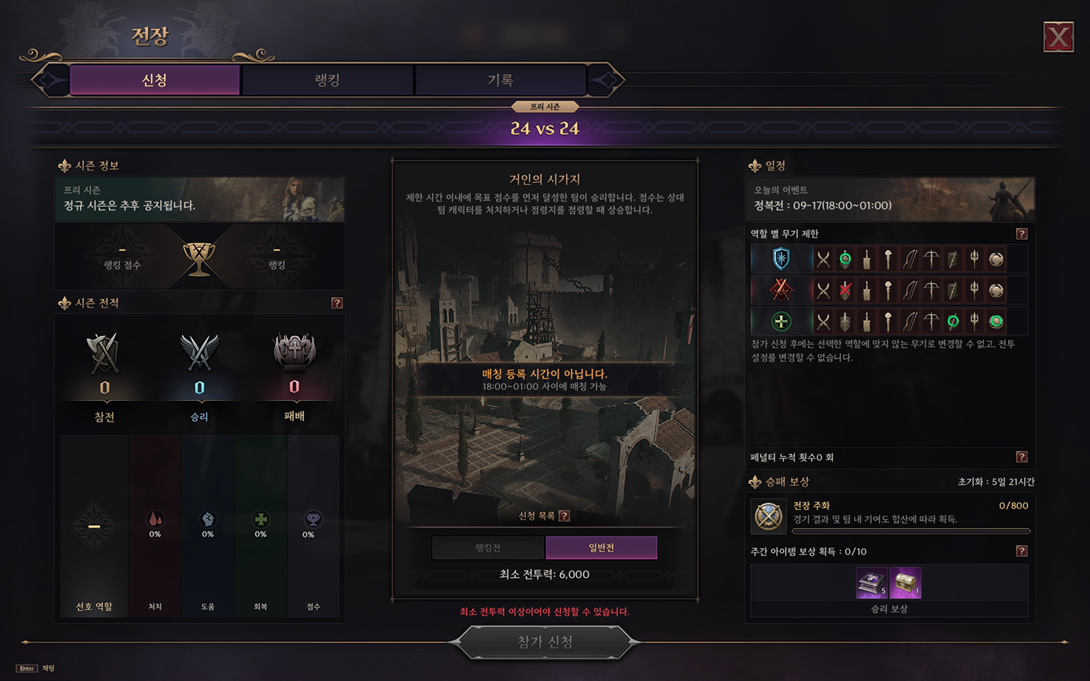
Task: Select the blue shield tank role icon
Action: (x=781, y=259)
